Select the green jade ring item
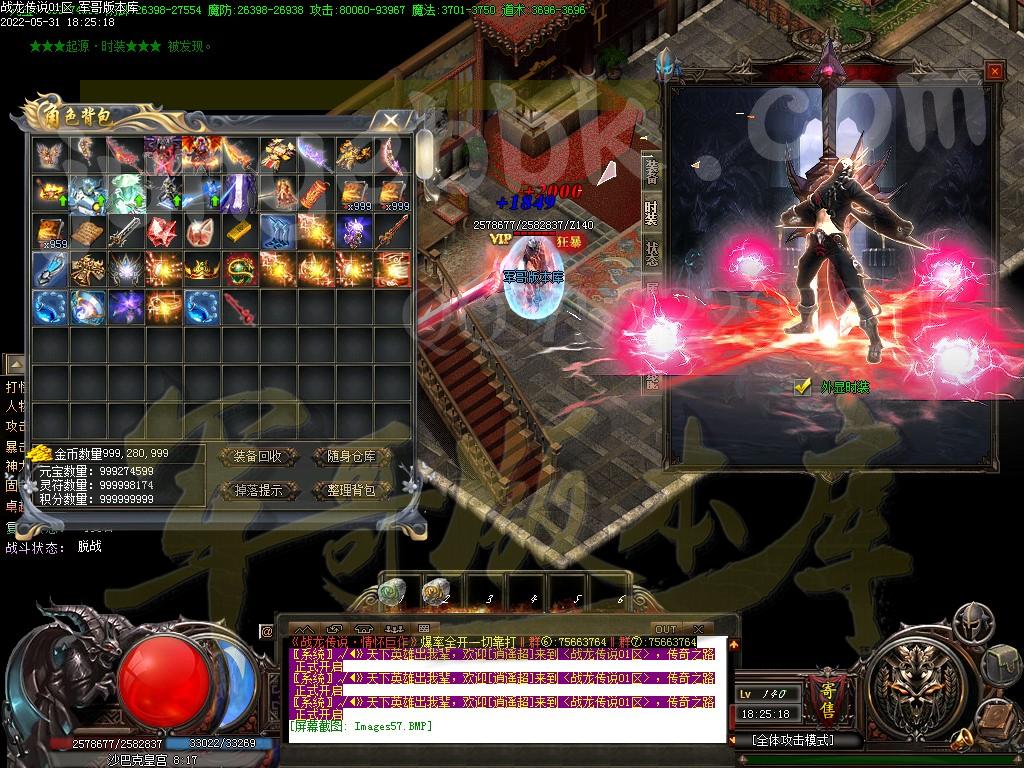Screen dimensions: 1024x768 (240, 269)
